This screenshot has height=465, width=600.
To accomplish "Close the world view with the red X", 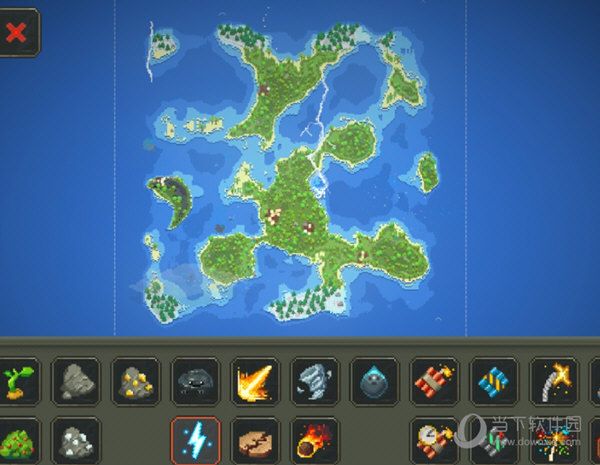I will [x=16, y=32].
